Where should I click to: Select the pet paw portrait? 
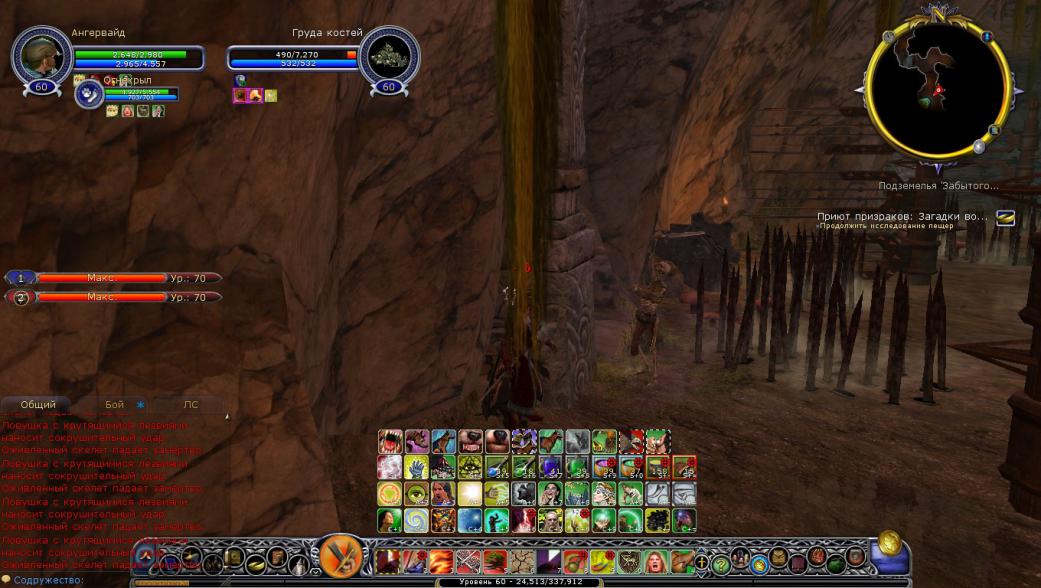pyautogui.click(x=89, y=94)
